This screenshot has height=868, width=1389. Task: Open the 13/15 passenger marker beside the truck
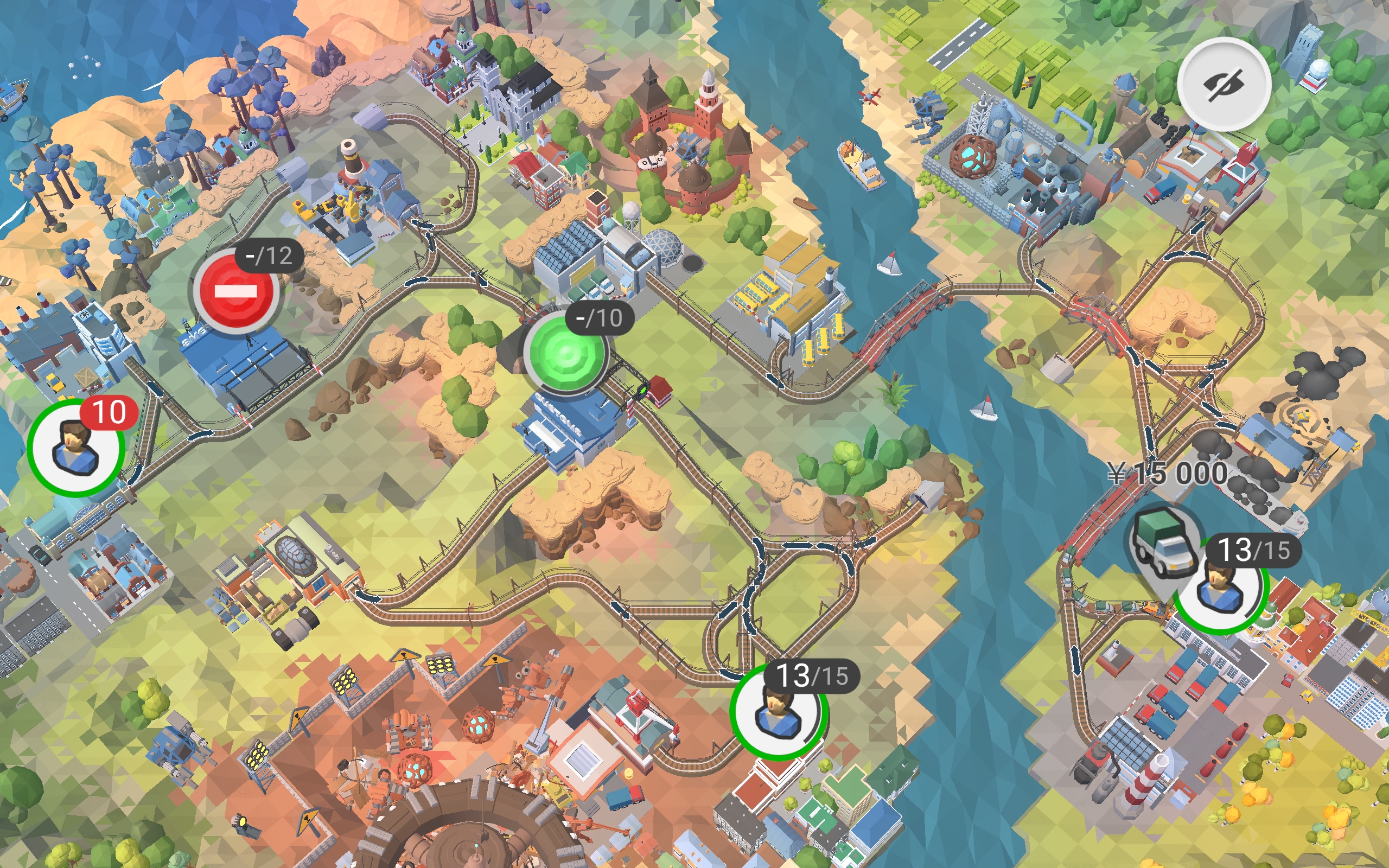[x=1220, y=591]
